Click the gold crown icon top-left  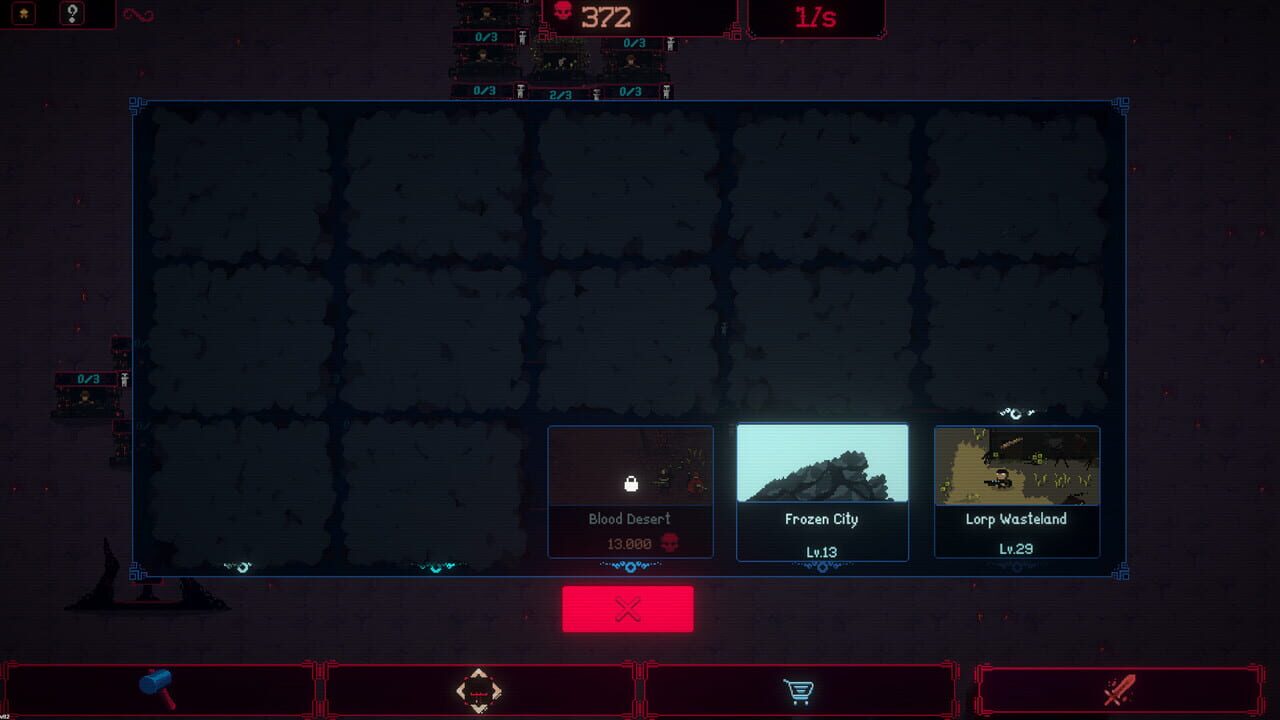pyautogui.click(x=24, y=13)
